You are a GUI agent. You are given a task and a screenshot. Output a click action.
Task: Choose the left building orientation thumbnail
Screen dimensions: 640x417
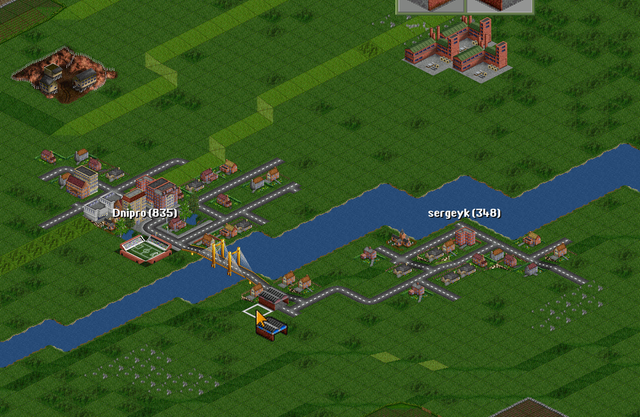pos(431,5)
